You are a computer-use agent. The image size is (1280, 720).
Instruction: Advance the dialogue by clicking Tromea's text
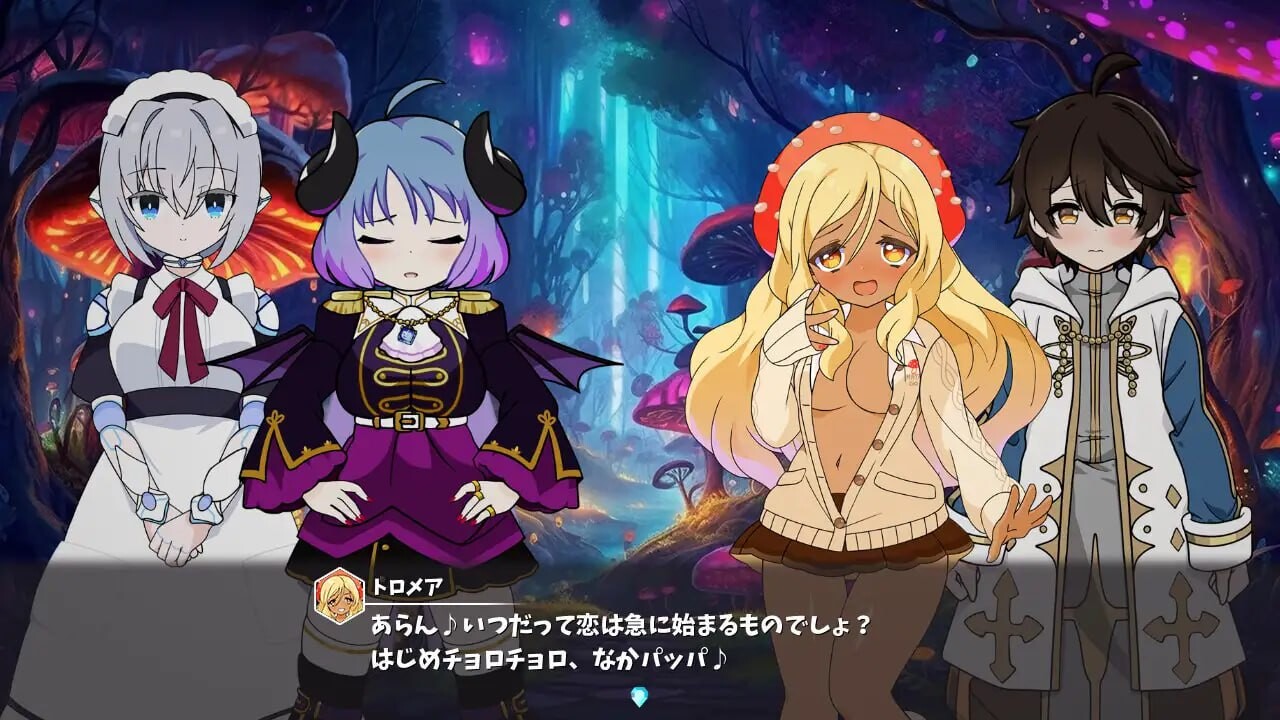click(620, 642)
